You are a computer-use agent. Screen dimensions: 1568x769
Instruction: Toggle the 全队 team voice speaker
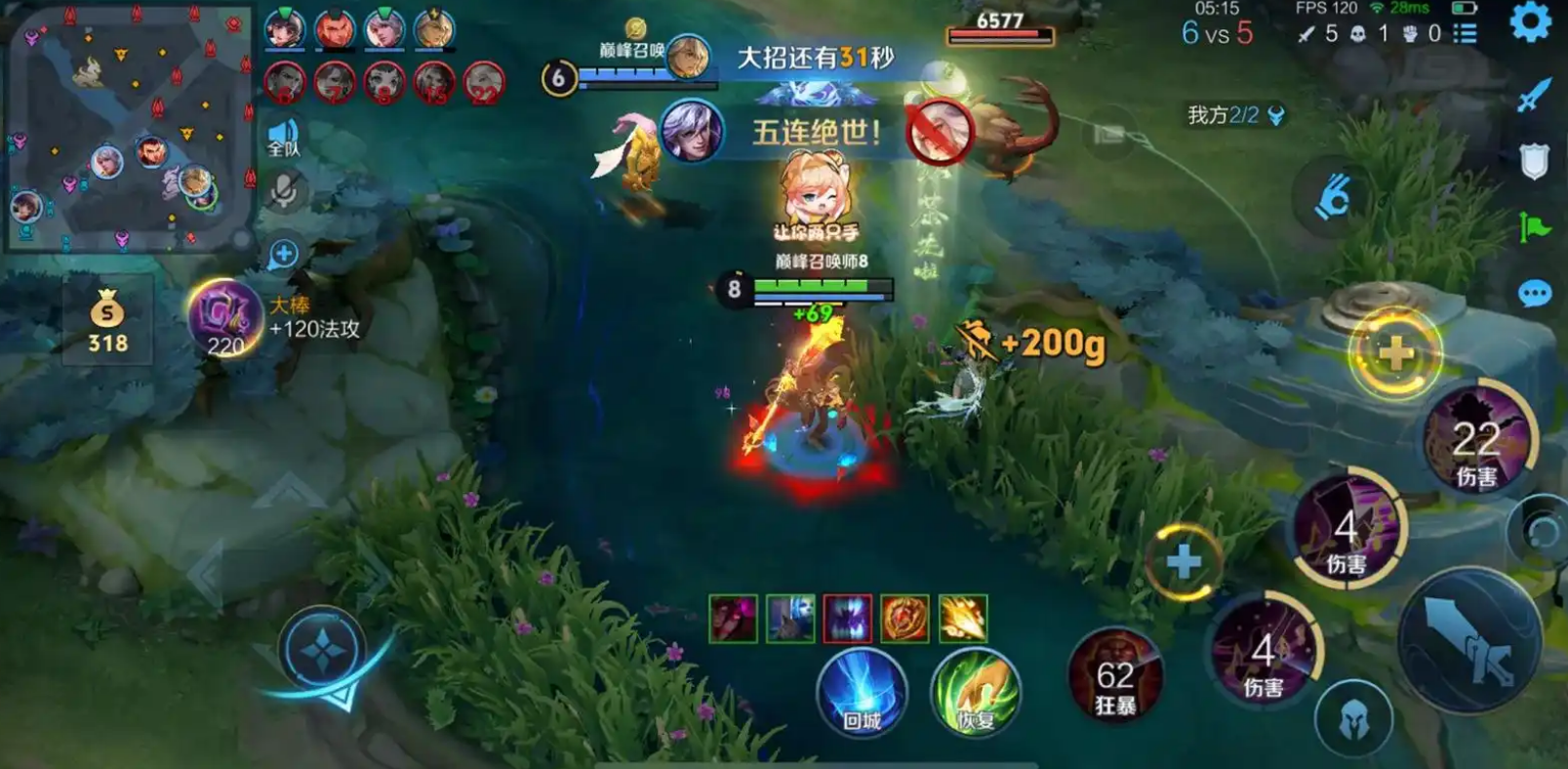click(283, 137)
